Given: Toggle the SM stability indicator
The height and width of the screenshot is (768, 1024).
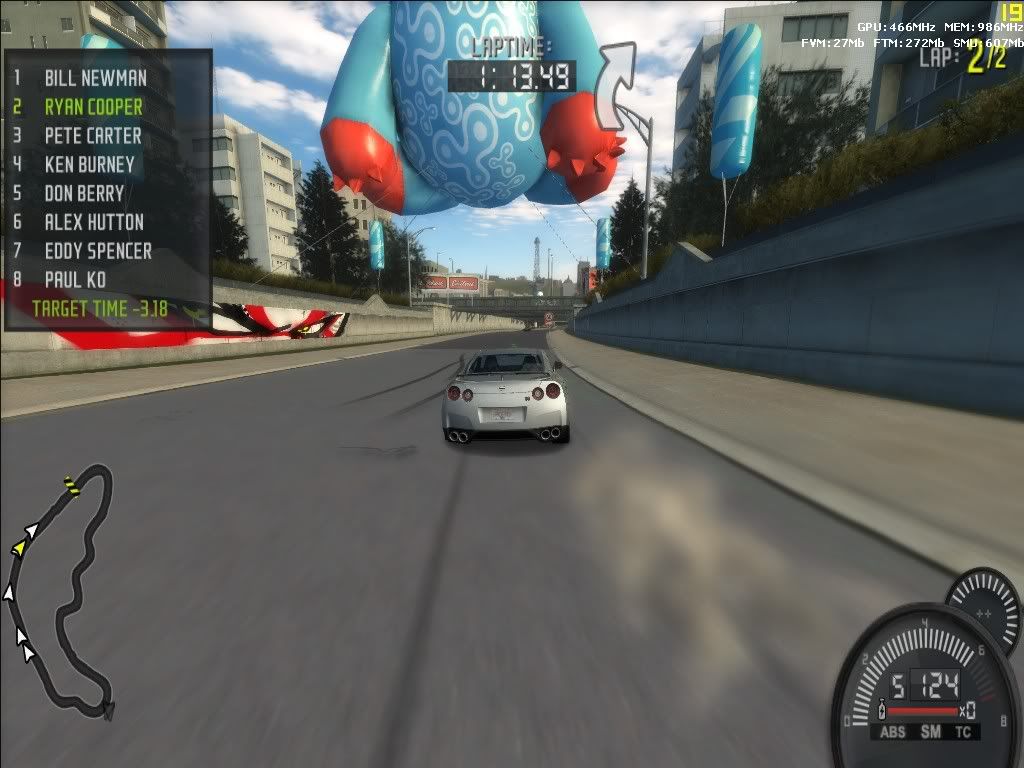Looking at the screenshot, I should click(x=930, y=732).
